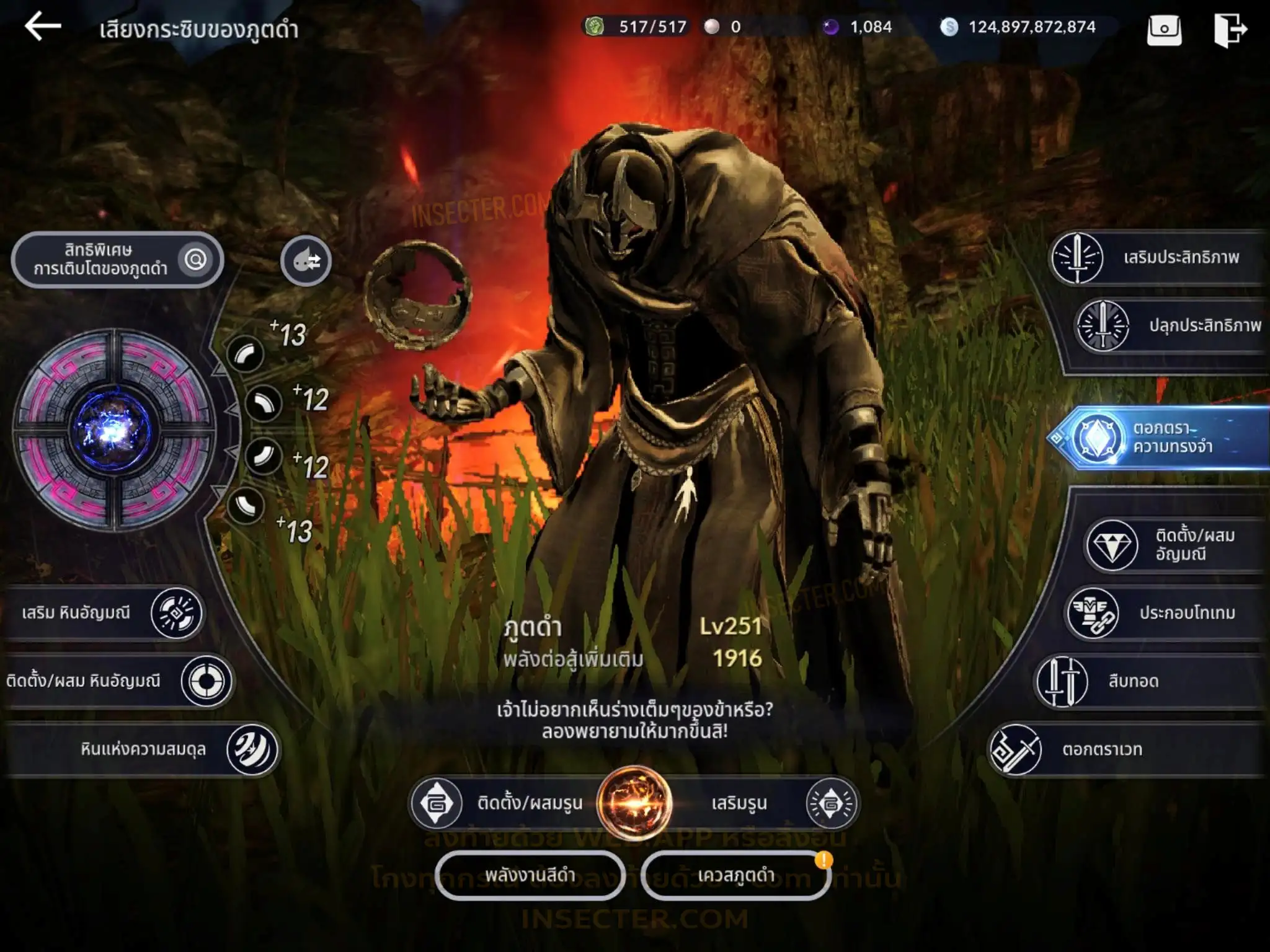Exit through the door icon
This screenshot has width=1270, height=952.
click(x=1230, y=29)
